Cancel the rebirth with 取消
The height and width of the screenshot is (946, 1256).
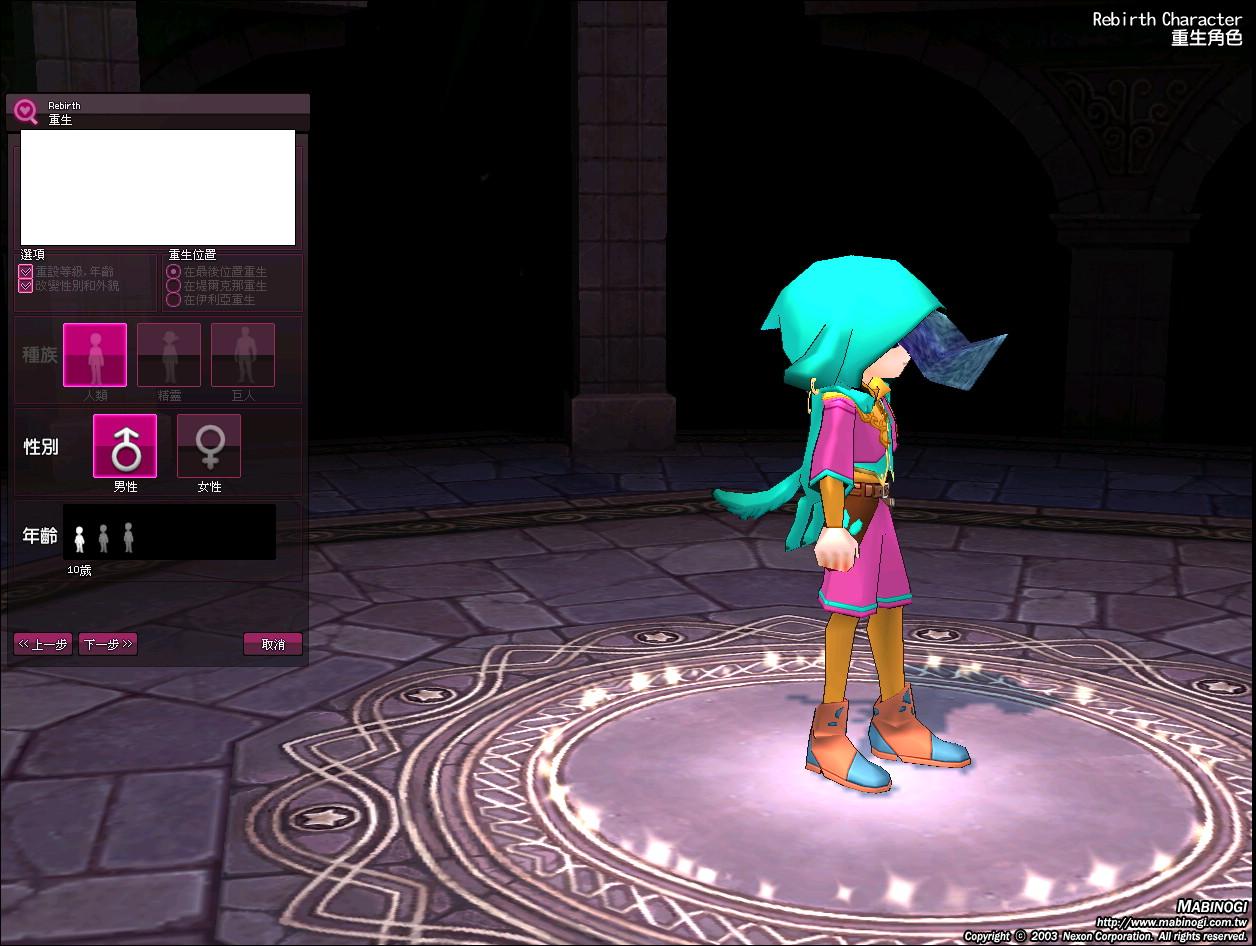[273, 644]
